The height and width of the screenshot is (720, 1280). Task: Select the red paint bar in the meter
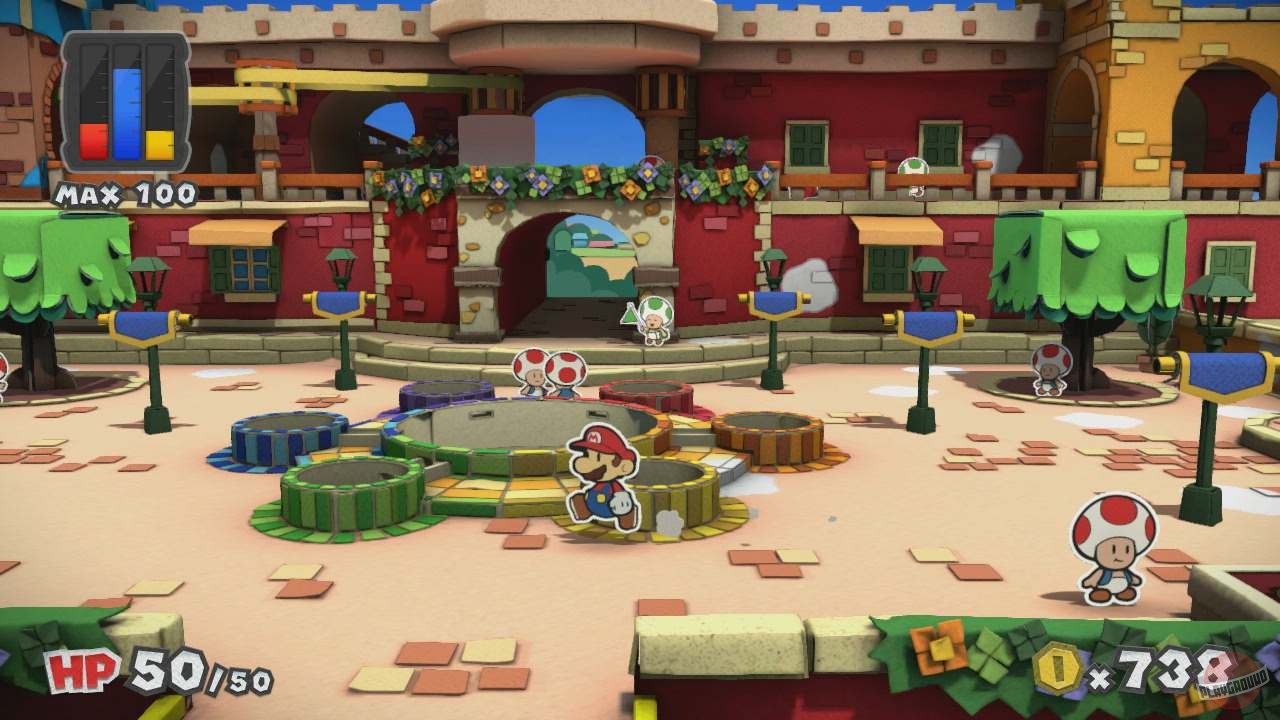pyautogui.click(x=93, y=140)
